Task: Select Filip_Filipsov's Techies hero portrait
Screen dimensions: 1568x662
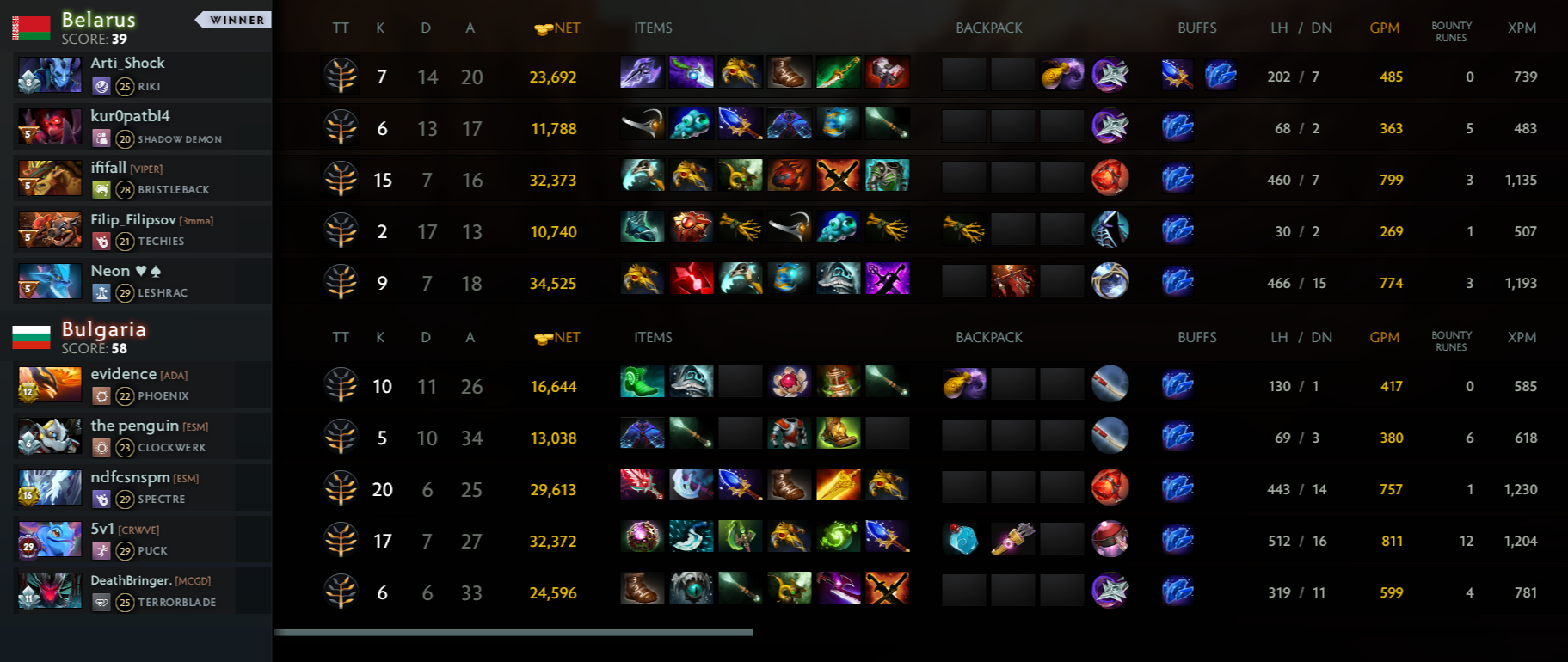Action: [x=50, y=230]
